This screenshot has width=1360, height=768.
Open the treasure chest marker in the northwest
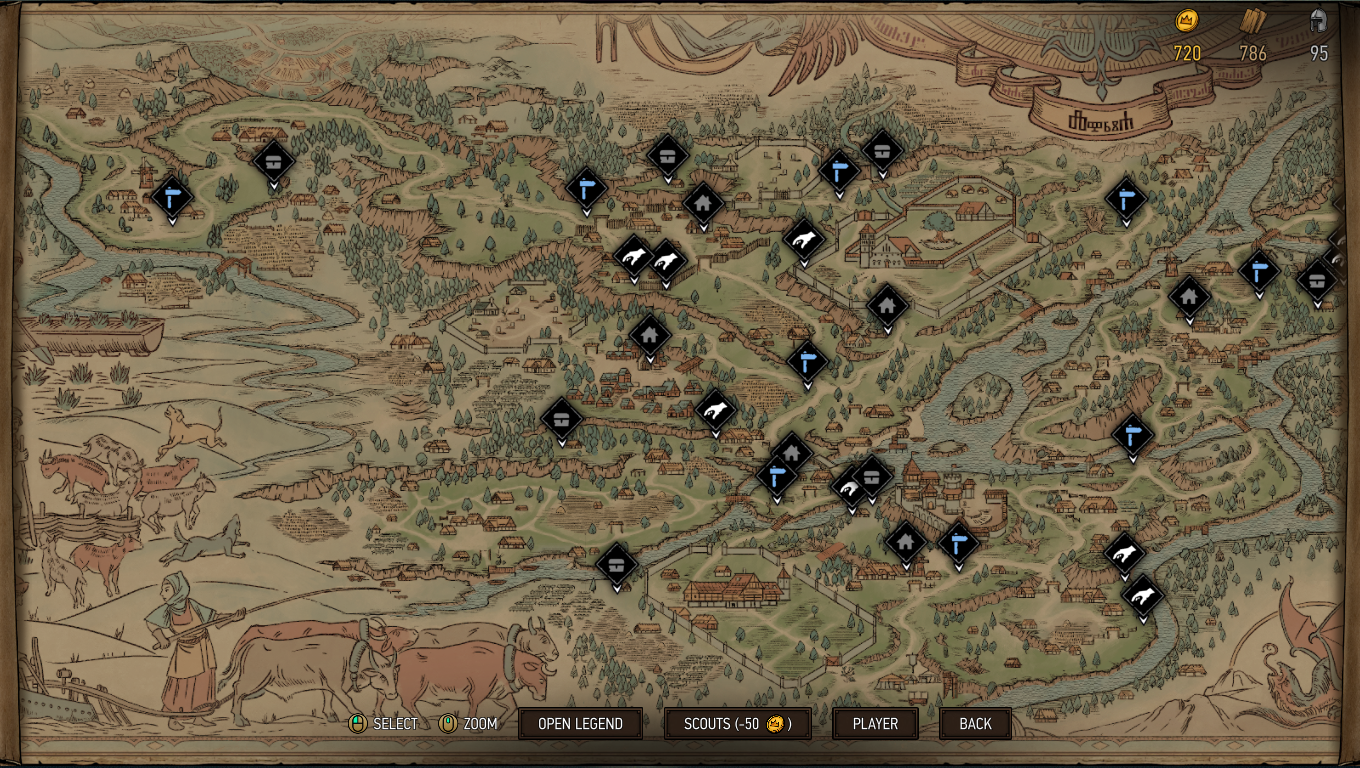(x=274, y=161)
